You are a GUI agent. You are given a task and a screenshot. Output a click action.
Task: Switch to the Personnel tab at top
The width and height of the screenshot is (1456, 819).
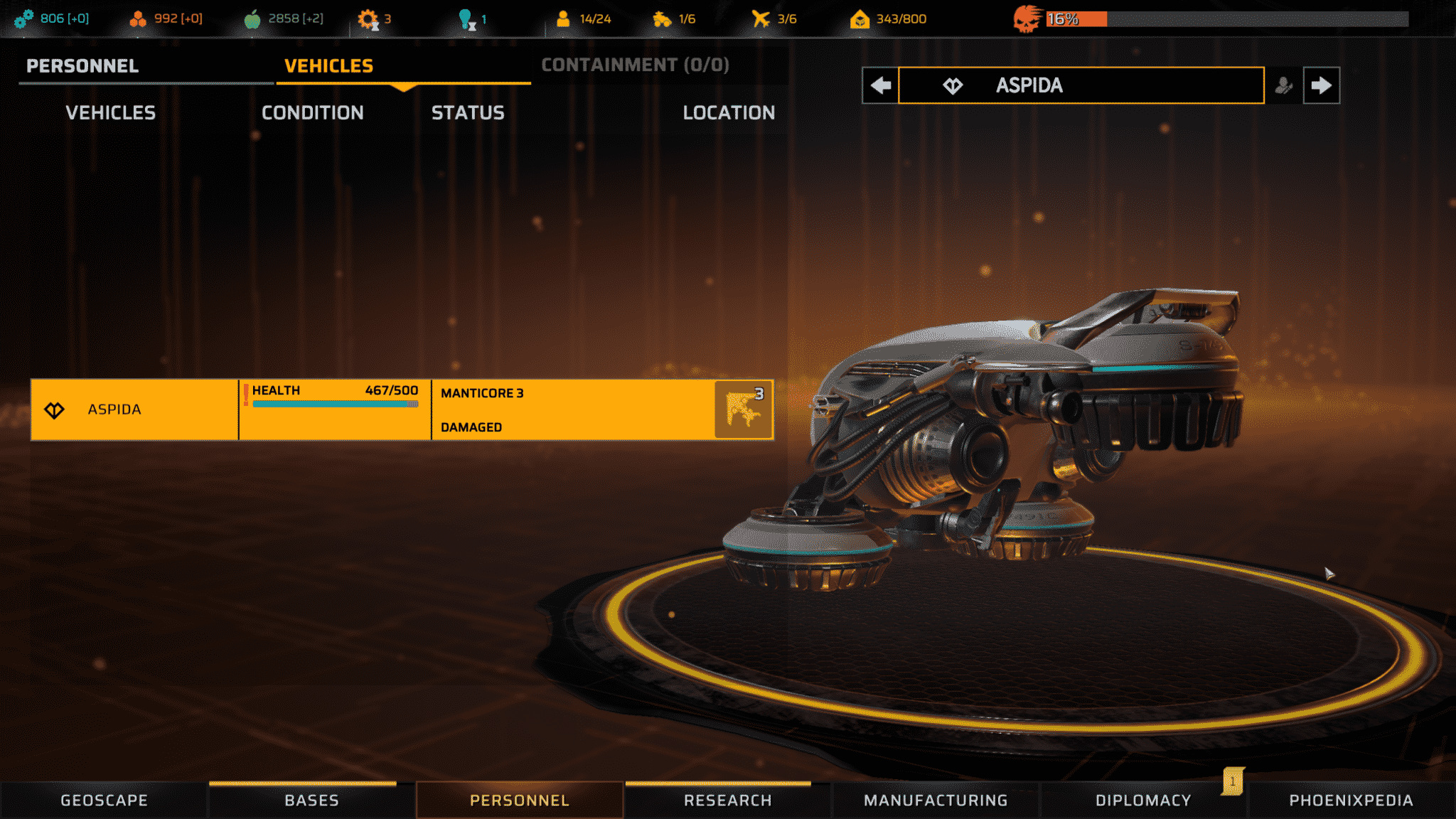tap(82, 66)
